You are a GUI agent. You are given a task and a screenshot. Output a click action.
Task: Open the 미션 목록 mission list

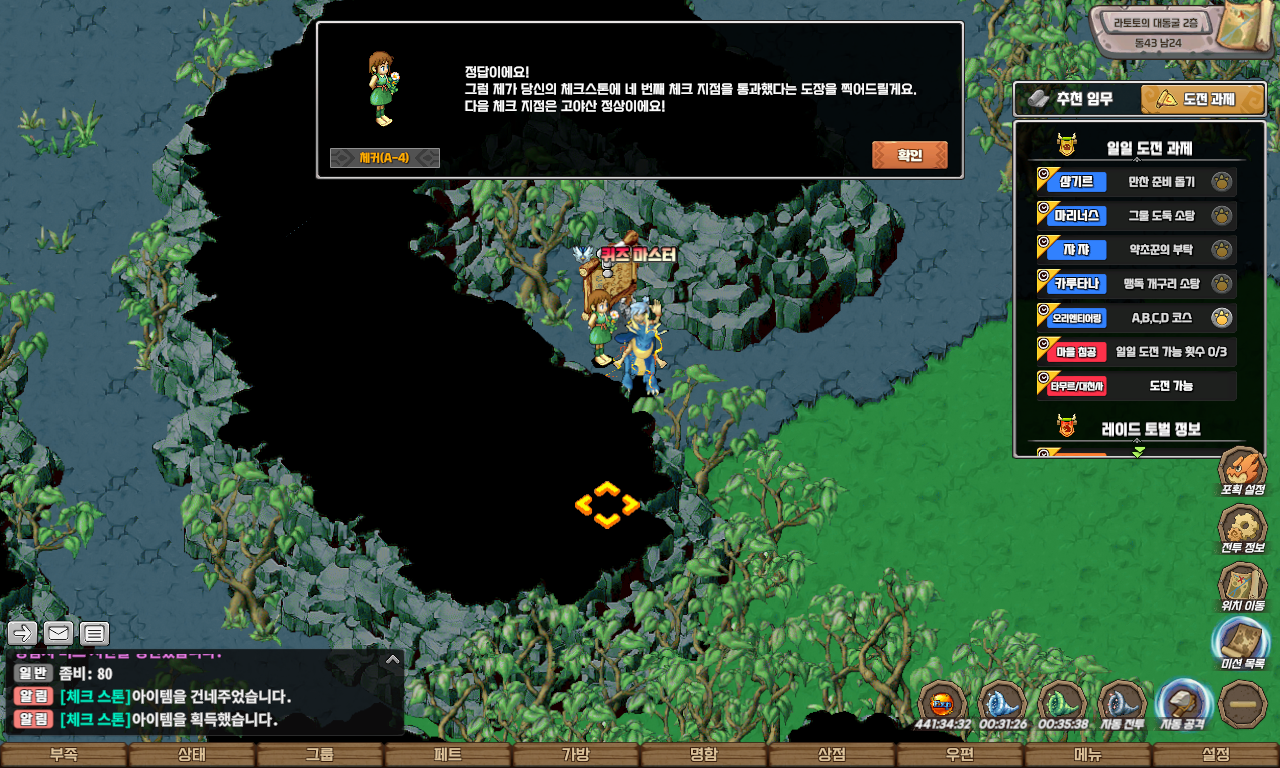pos(1242,645)
